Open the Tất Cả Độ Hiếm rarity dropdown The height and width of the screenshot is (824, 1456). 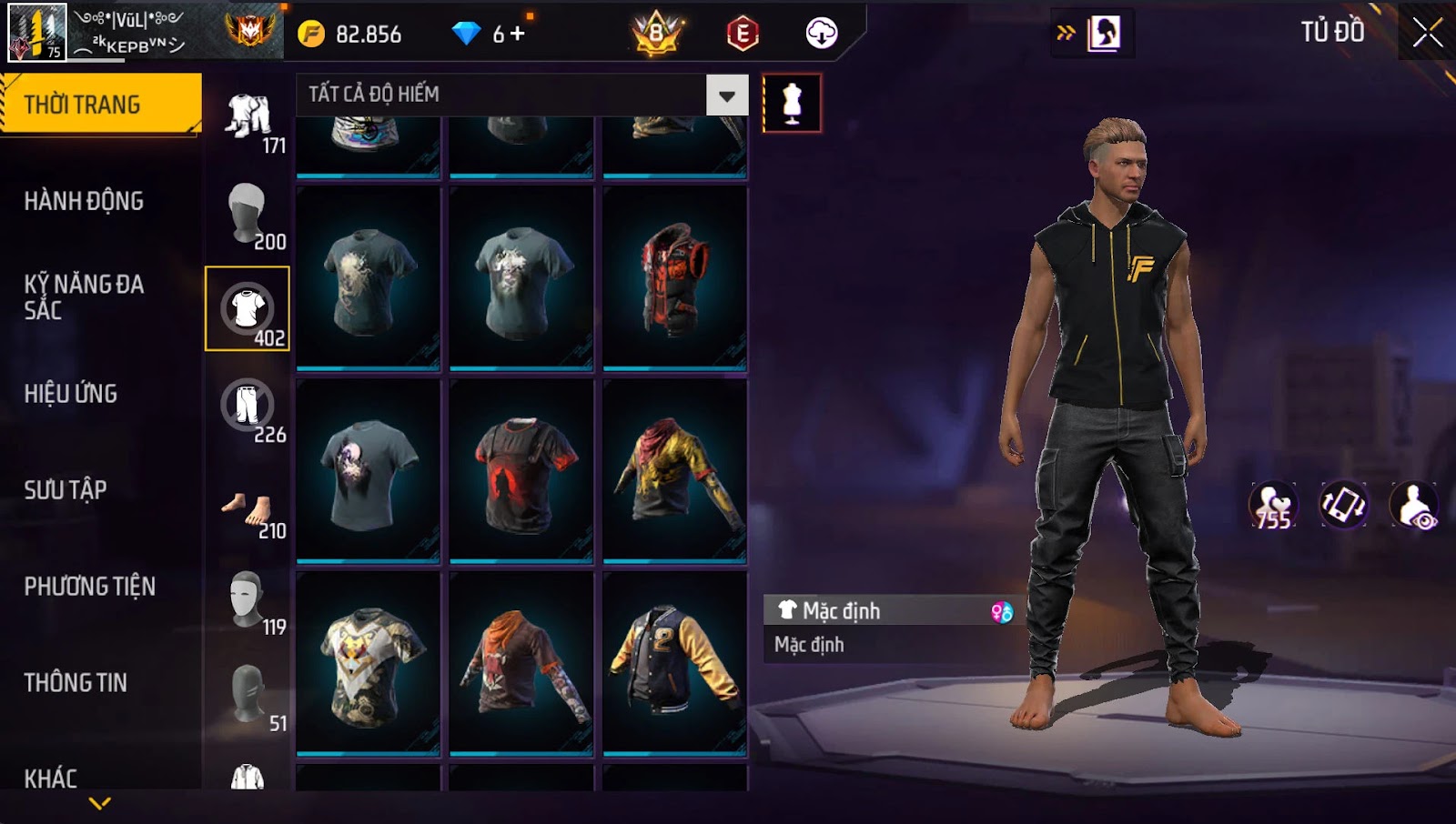726,95
